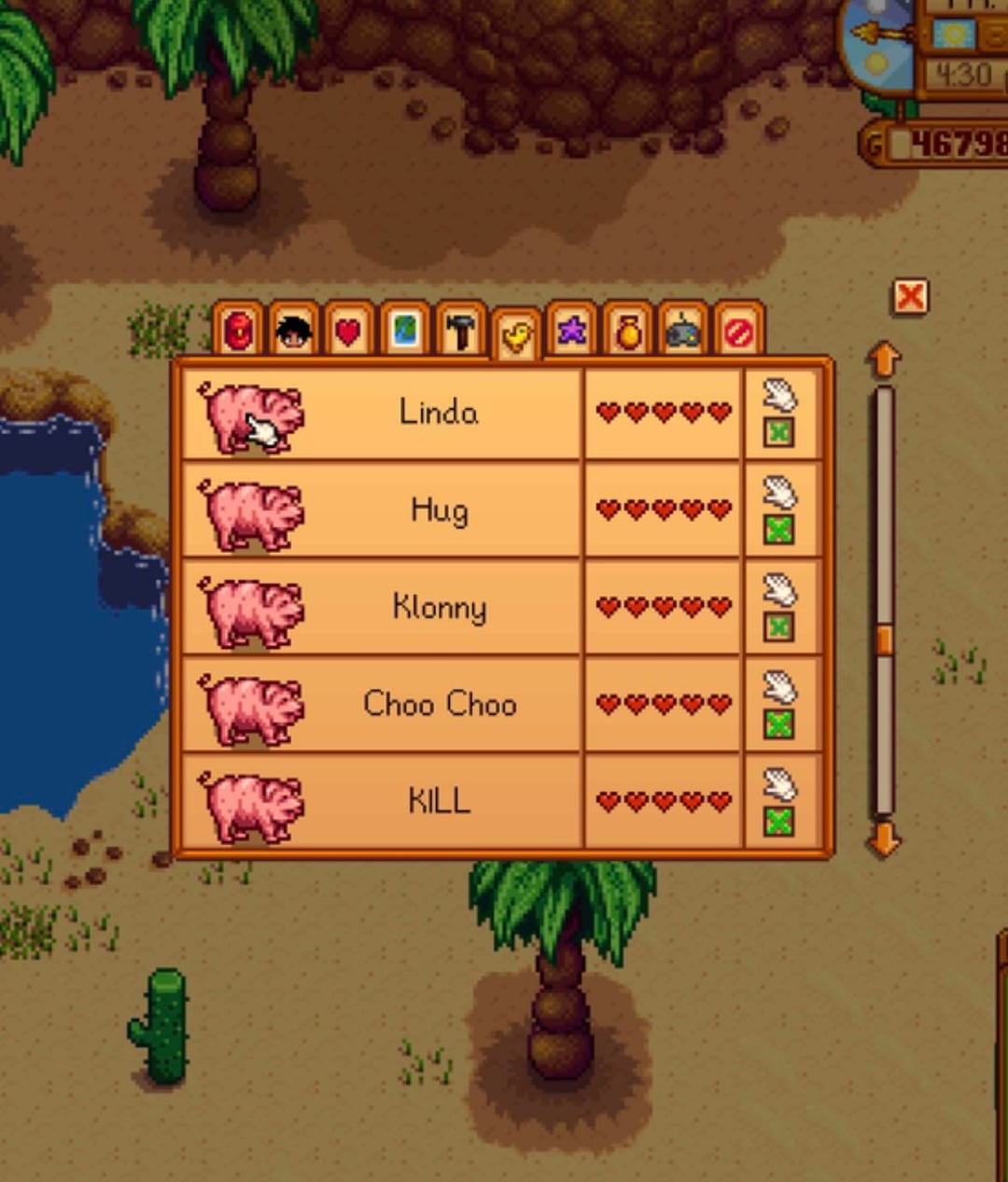Show the world map tab
This screenshot has width=1008, height=1182.
(x=404, y=331)
